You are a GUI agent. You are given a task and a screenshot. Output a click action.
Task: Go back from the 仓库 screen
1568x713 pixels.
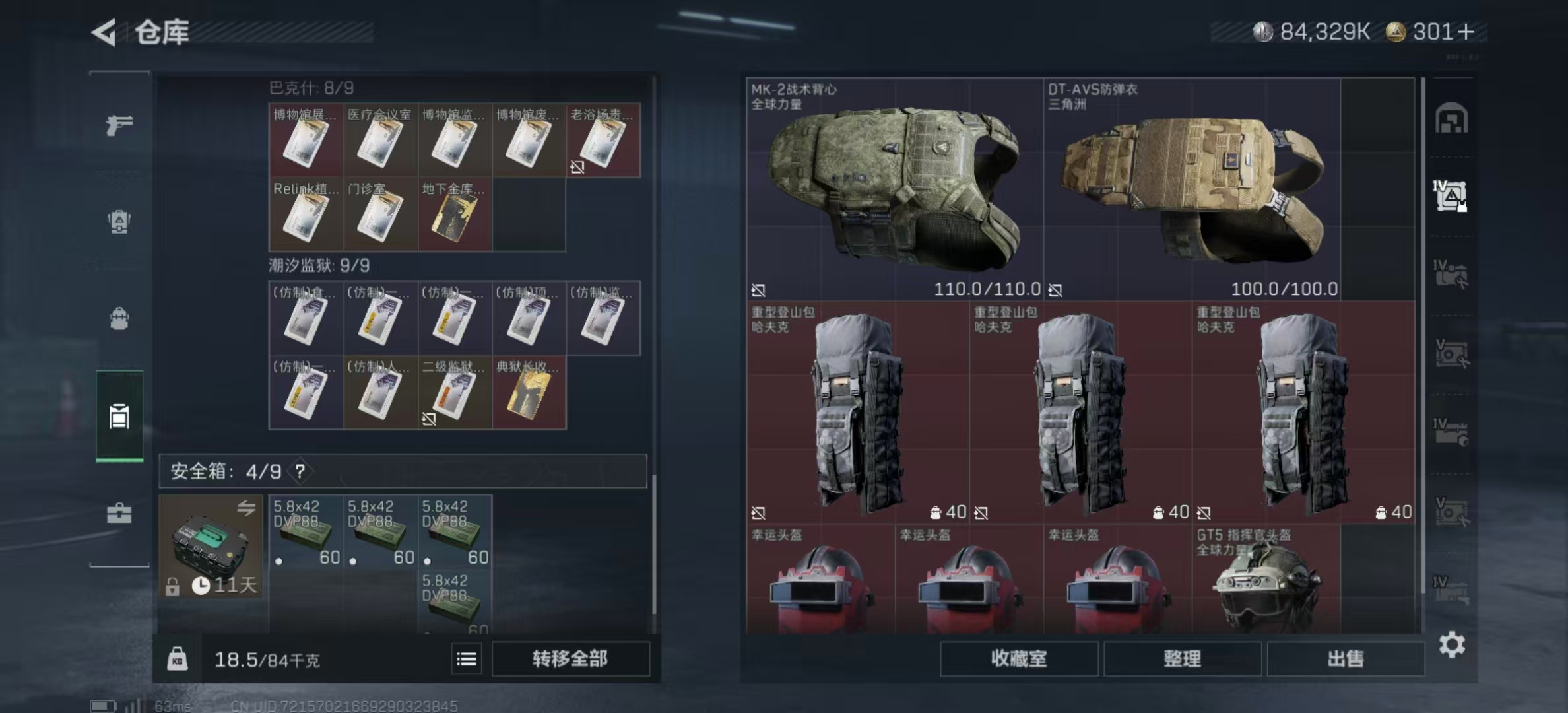point(104,32)
